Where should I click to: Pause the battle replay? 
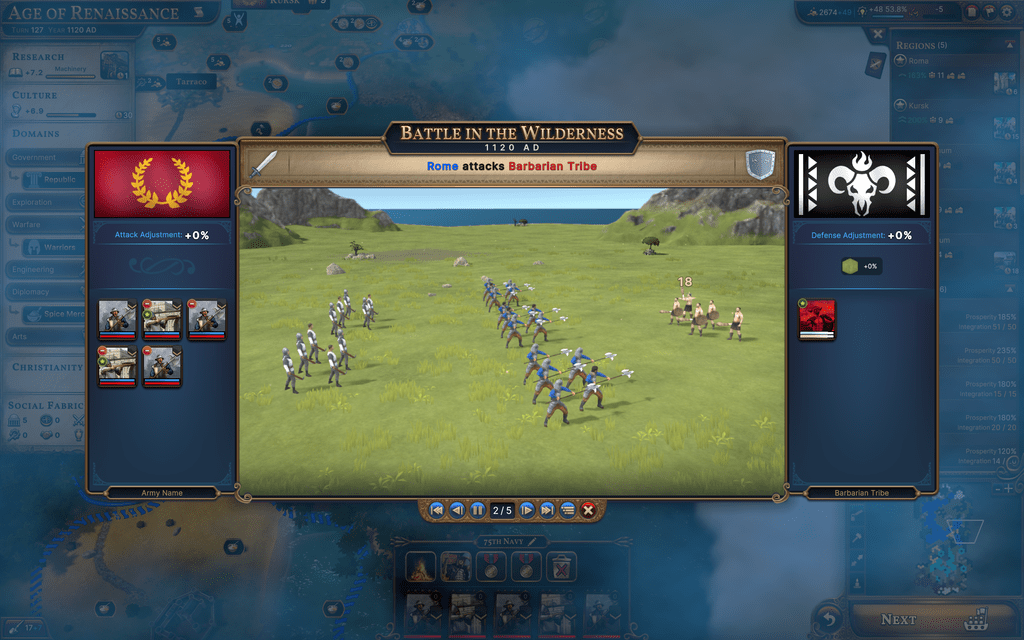(x=477, y=510)
